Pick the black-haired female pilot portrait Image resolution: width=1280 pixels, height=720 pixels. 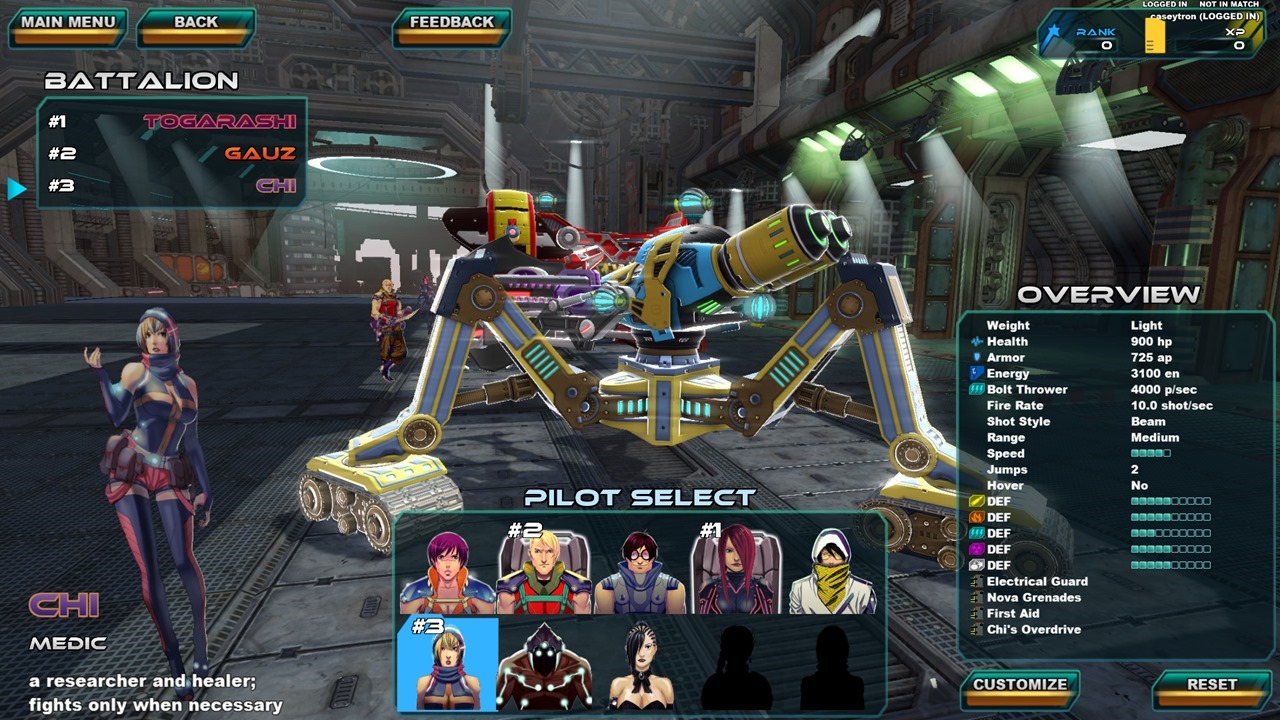pos(640,665)
